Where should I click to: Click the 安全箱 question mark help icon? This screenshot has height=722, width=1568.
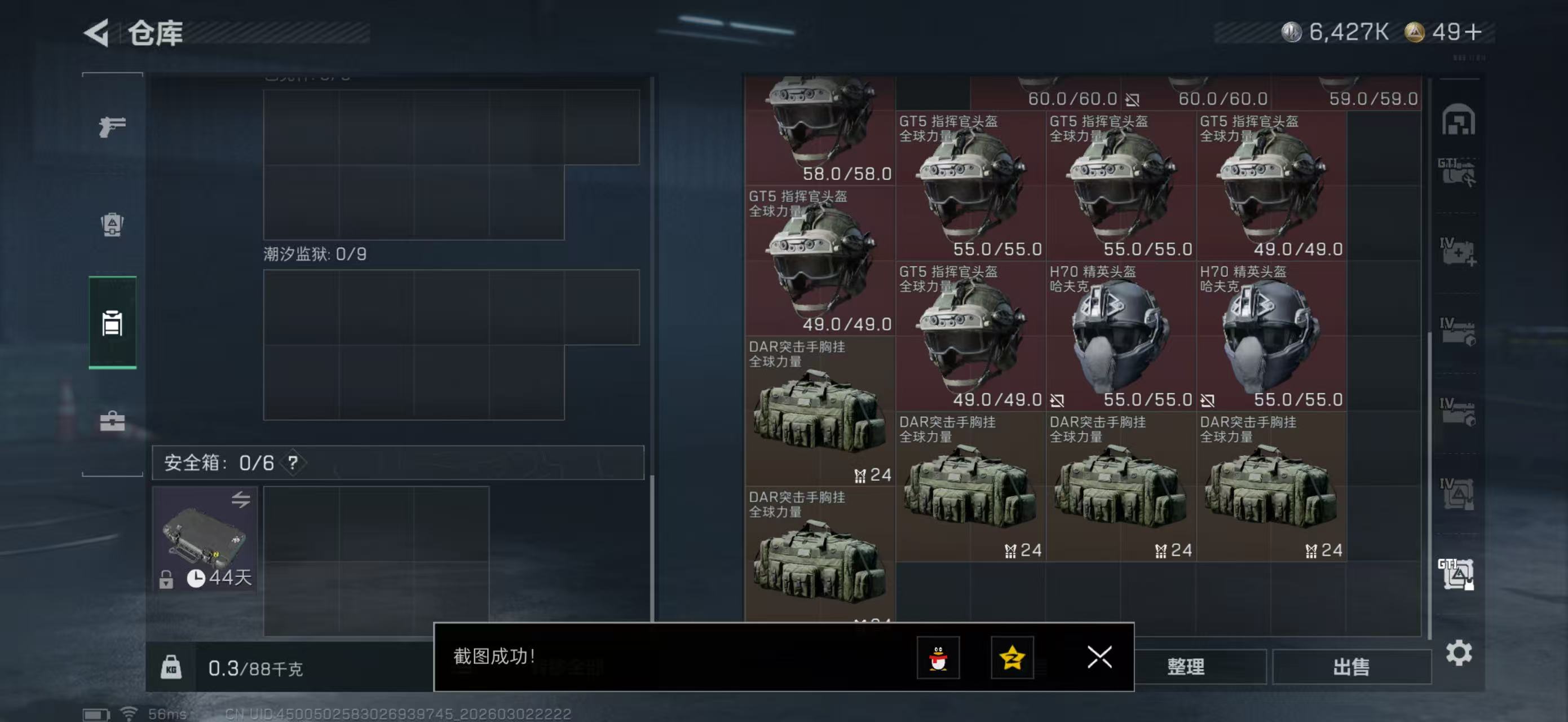tap(293, 461)
